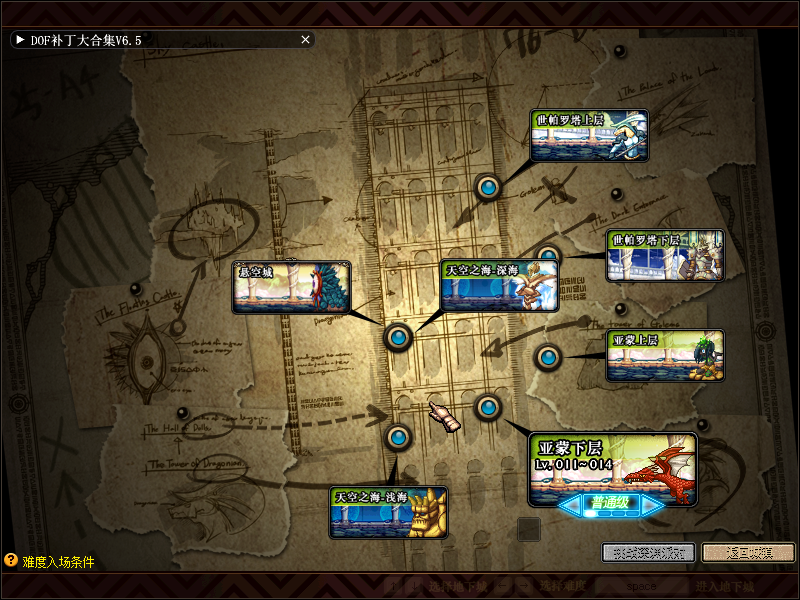
Task: Choose the 悬空城 dungeon tile
Action: point(292,287)
